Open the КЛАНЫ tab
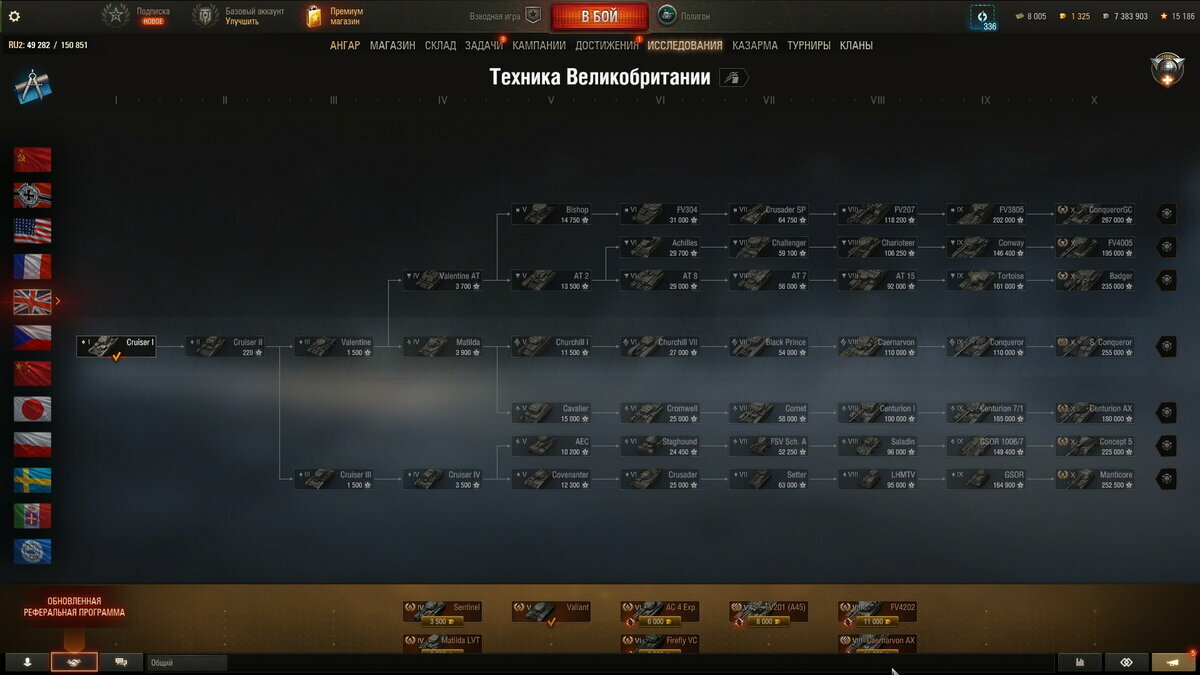The image size is (1200, 675). (x=856, y=45)
